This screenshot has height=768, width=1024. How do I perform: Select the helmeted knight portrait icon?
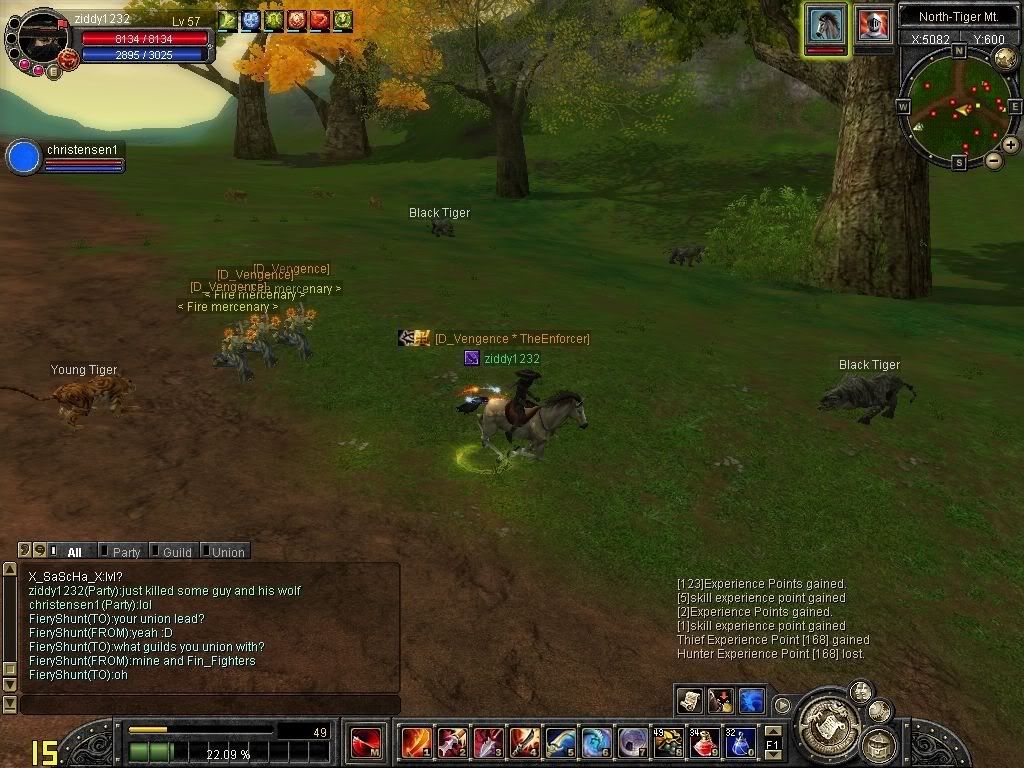(x=873, y=24)
